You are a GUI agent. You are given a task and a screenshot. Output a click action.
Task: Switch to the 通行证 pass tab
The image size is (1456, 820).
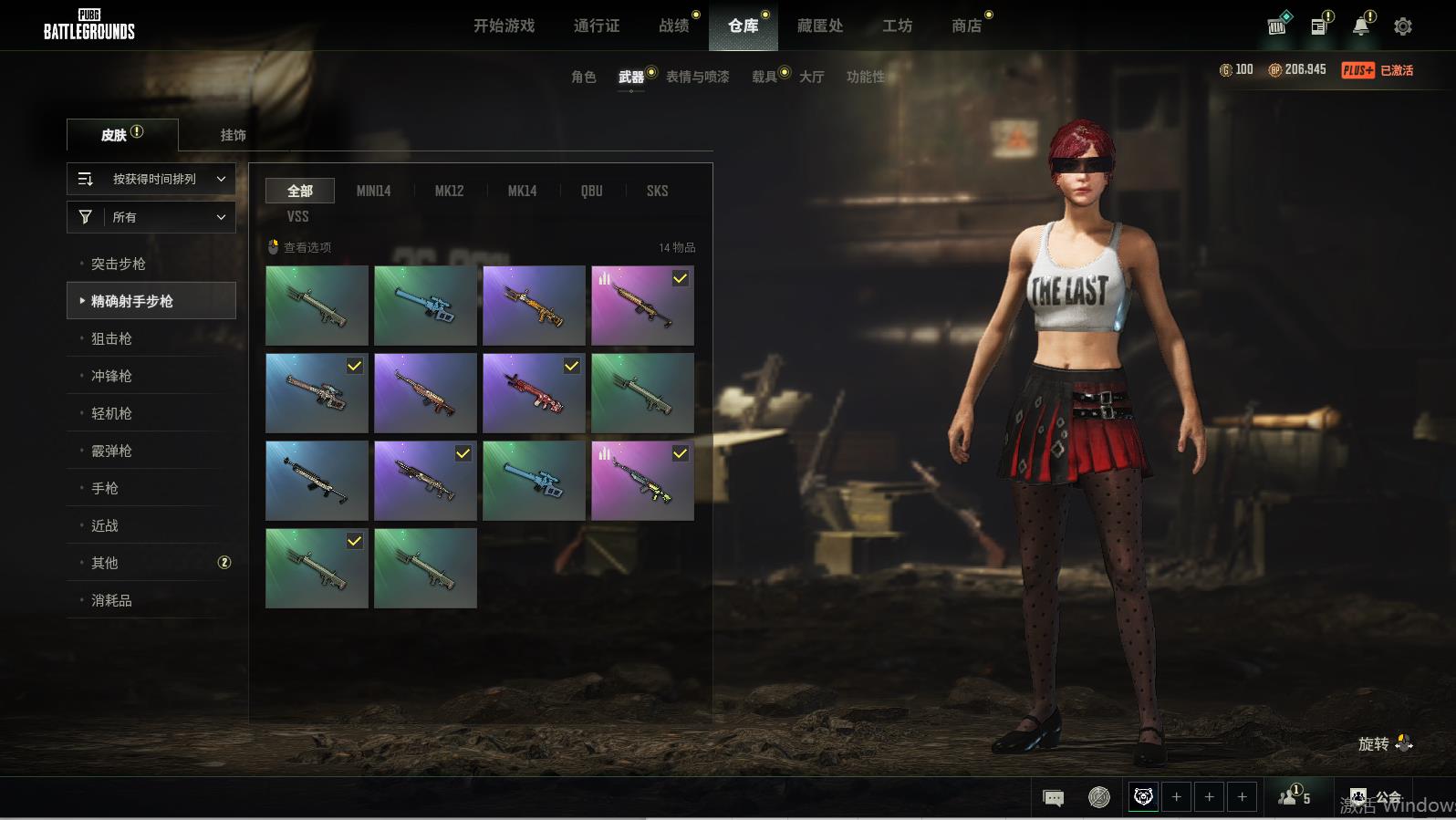(x=597, y=26)
